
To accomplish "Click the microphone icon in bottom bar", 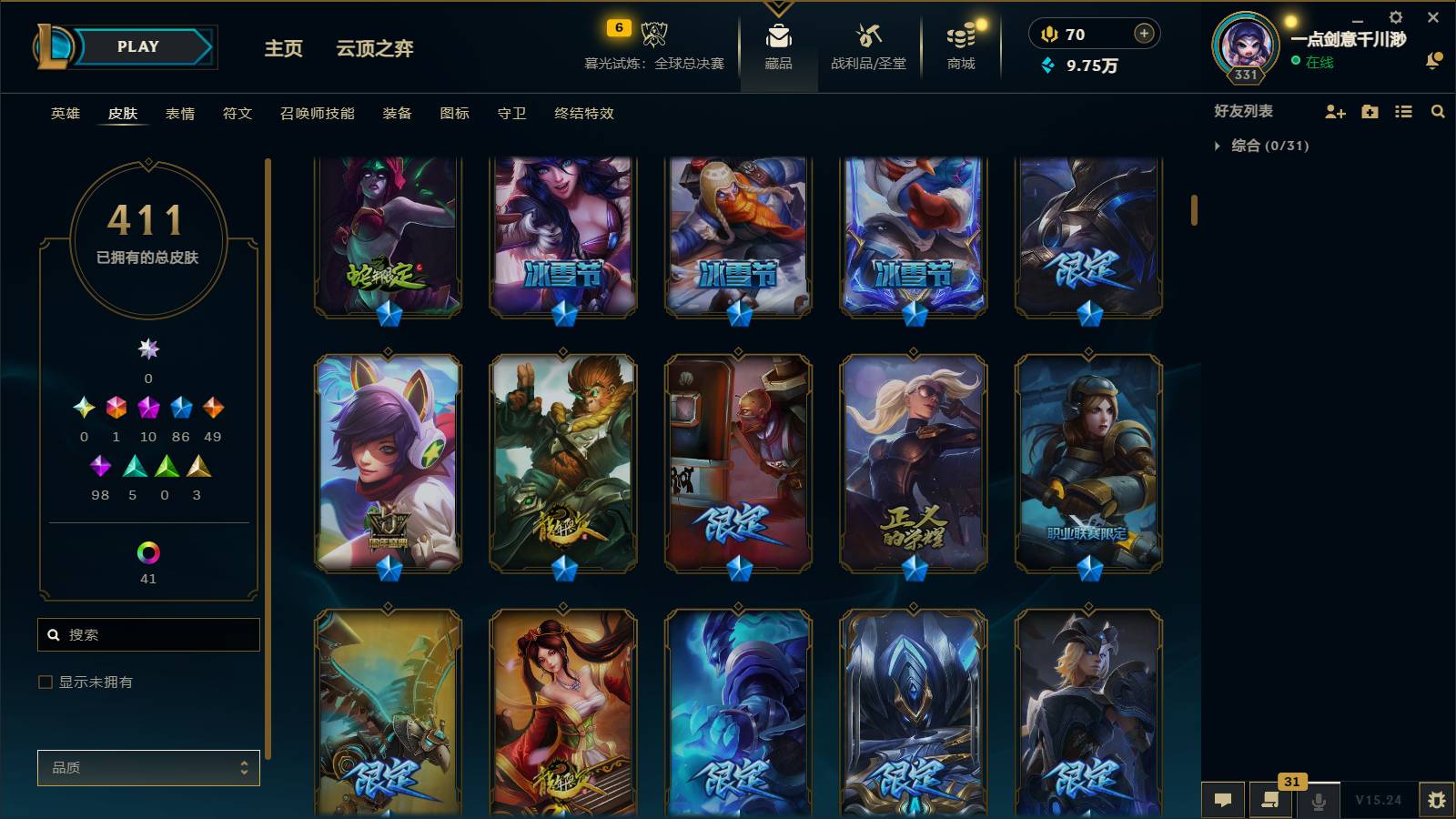I will click(x=1319, y=800).
